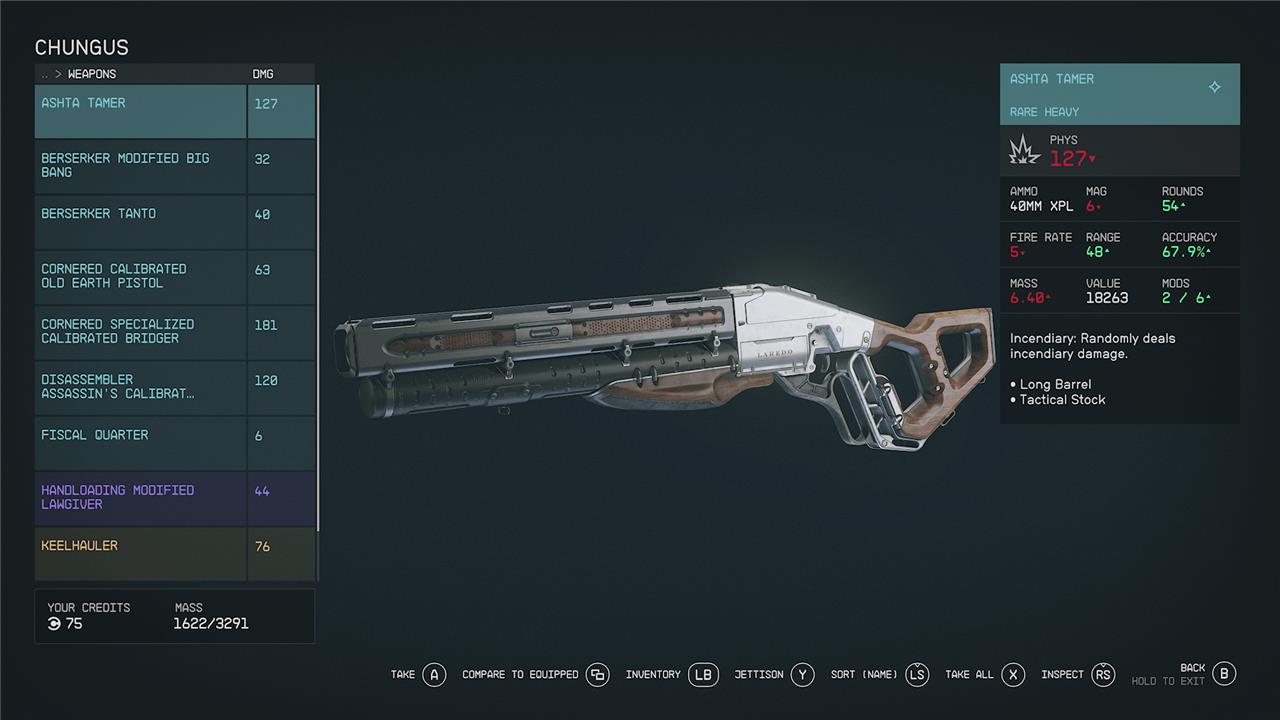
Task: Select Cornered Specialized Calibrated Bridger
Action: pyautogui.click(x=140, y=332)
